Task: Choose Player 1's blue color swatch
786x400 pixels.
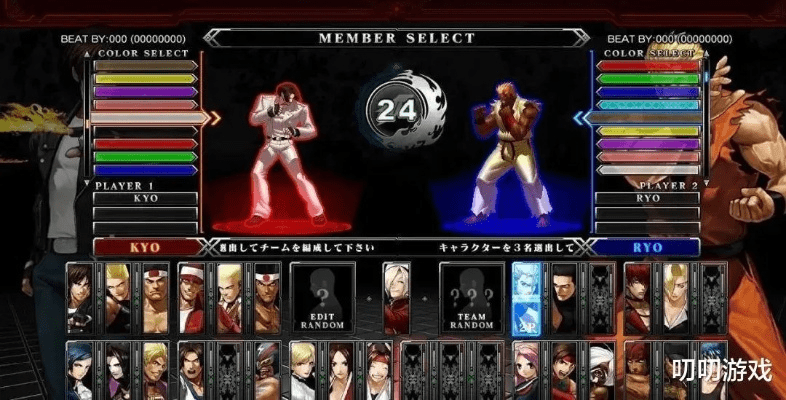Action: [144, 169]
